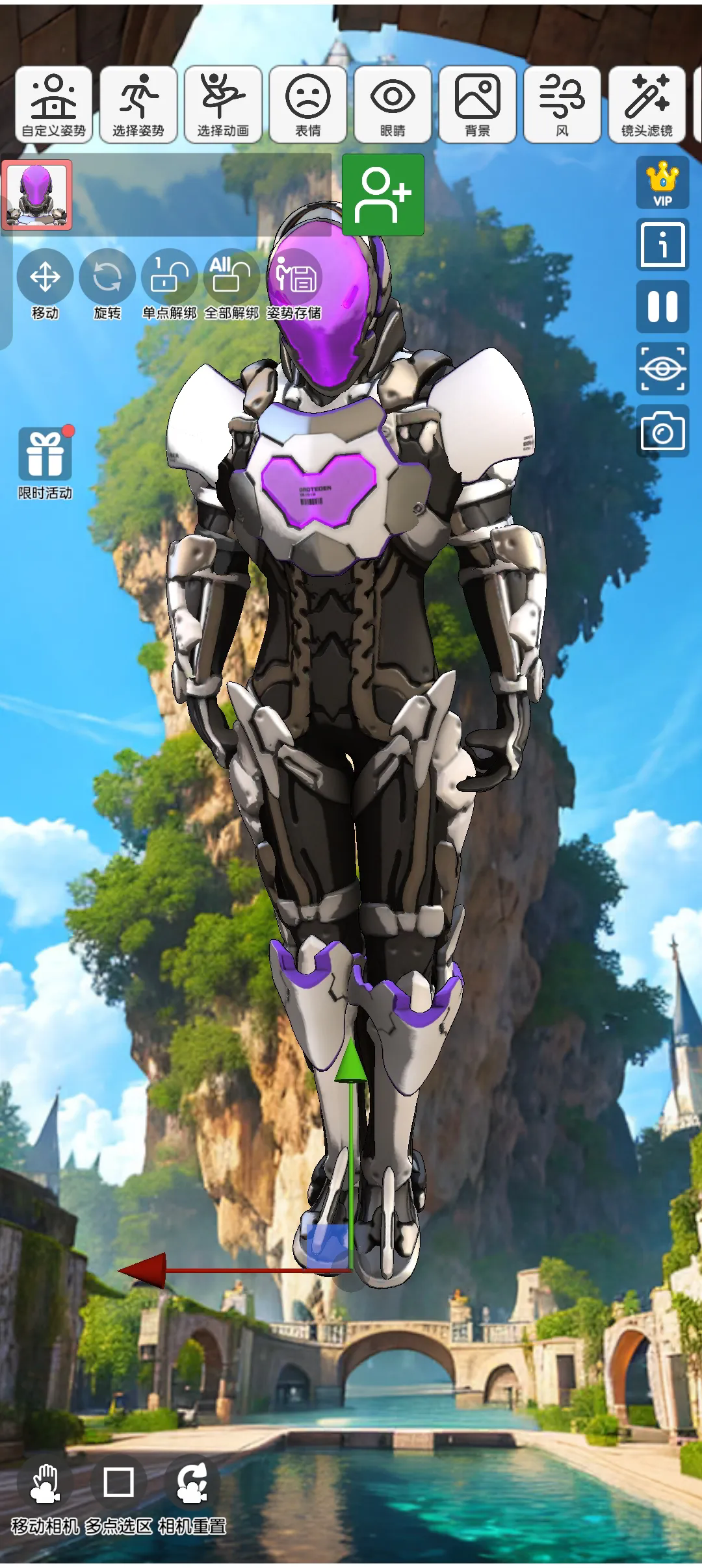702x1568 pixels.
Task: Open 姿势存储 pose storage
Action: [294, 285]
